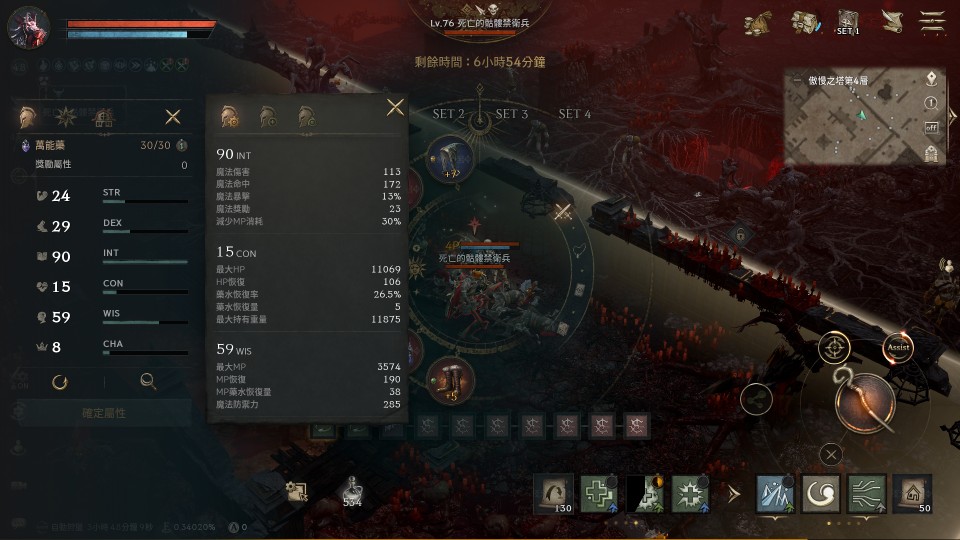Activate the green cross healing skill

click(599, 494)
